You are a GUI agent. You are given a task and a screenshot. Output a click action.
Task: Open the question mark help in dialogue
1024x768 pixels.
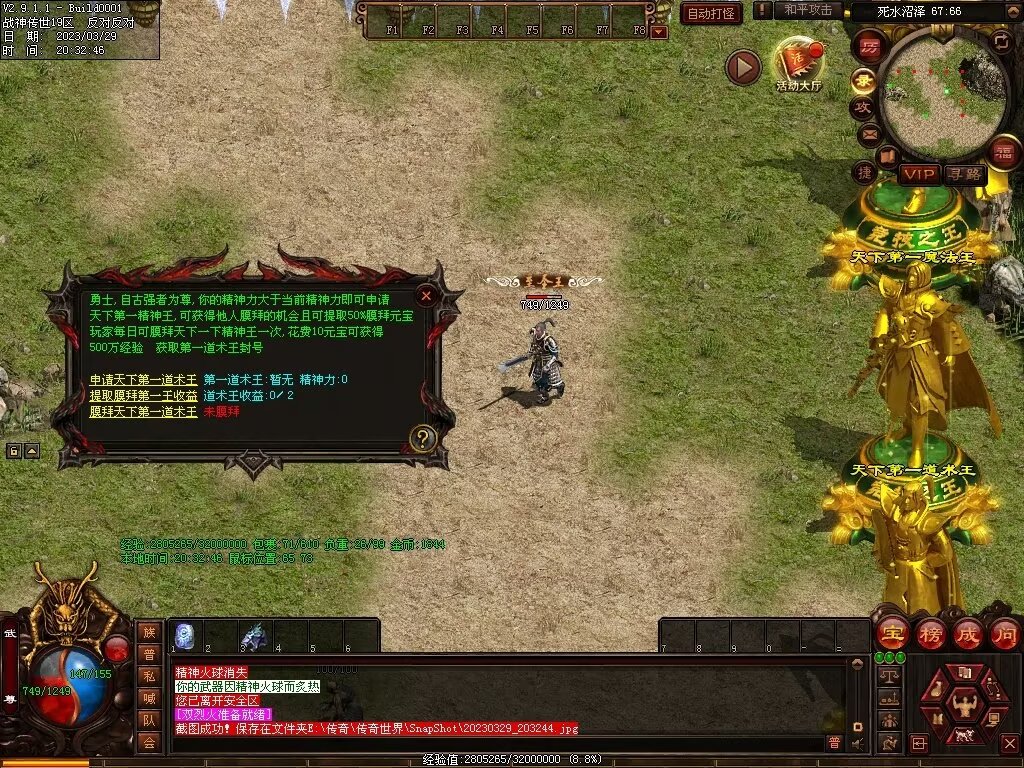423,438
